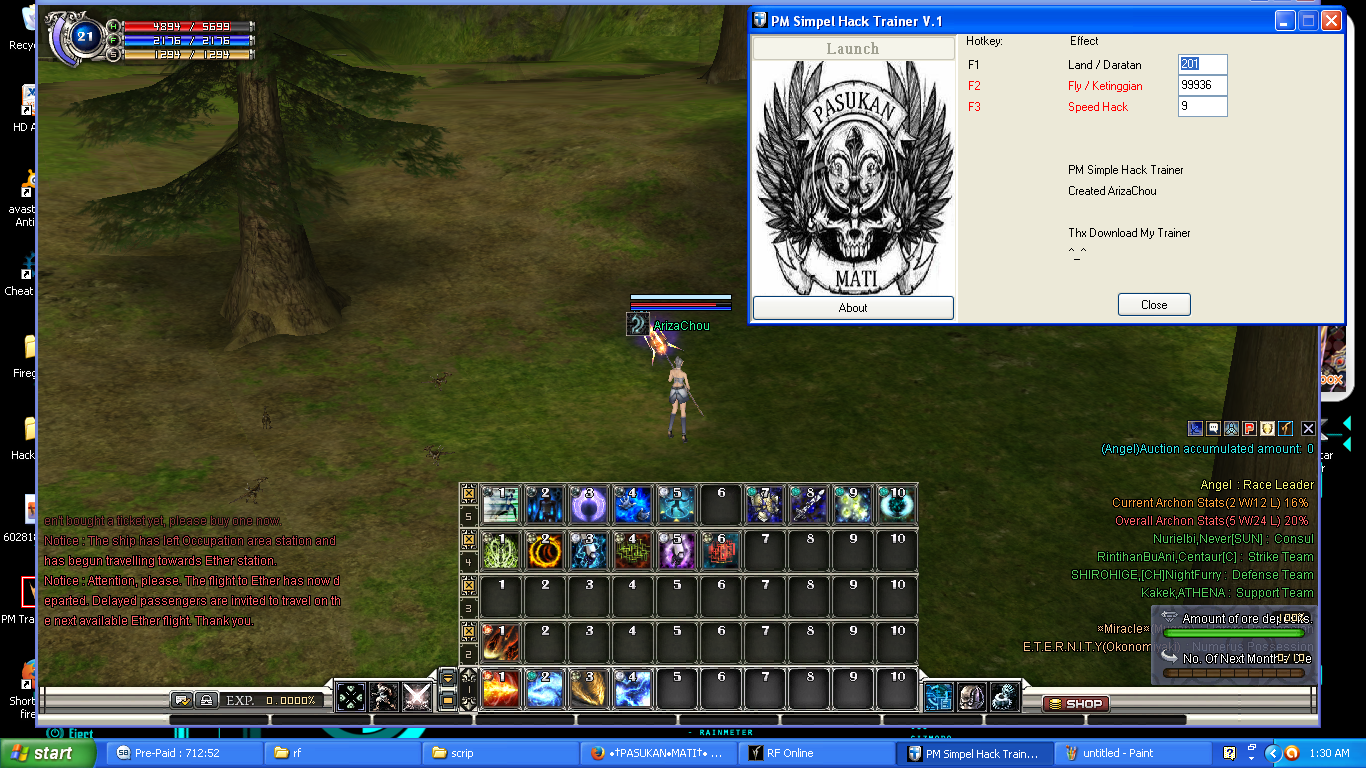The image size is (1366, 768).
Task: Cast the fire skill in quickbar slot 1
Action: 500,688
